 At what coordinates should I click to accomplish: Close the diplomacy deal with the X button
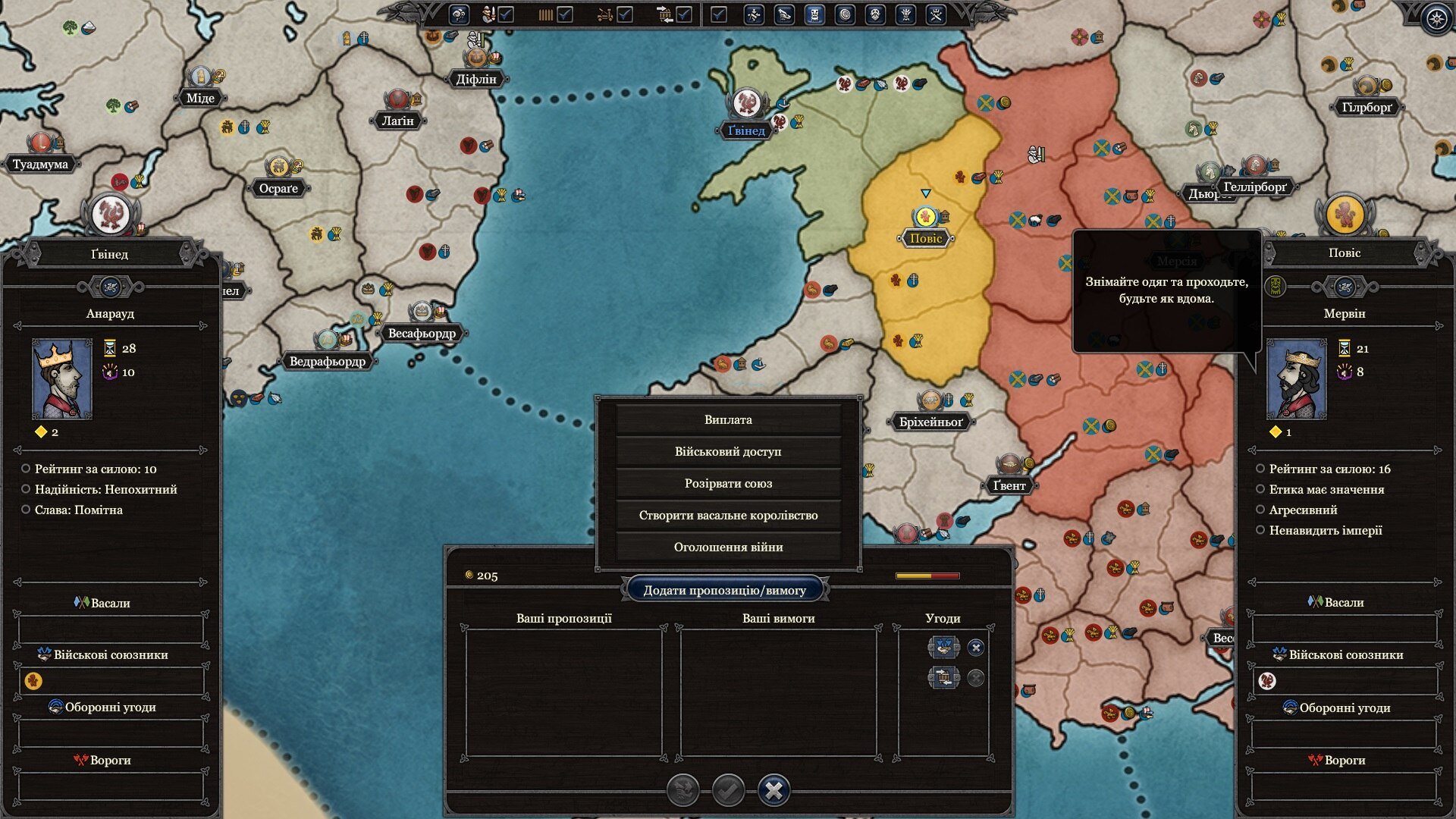(773, 790)
